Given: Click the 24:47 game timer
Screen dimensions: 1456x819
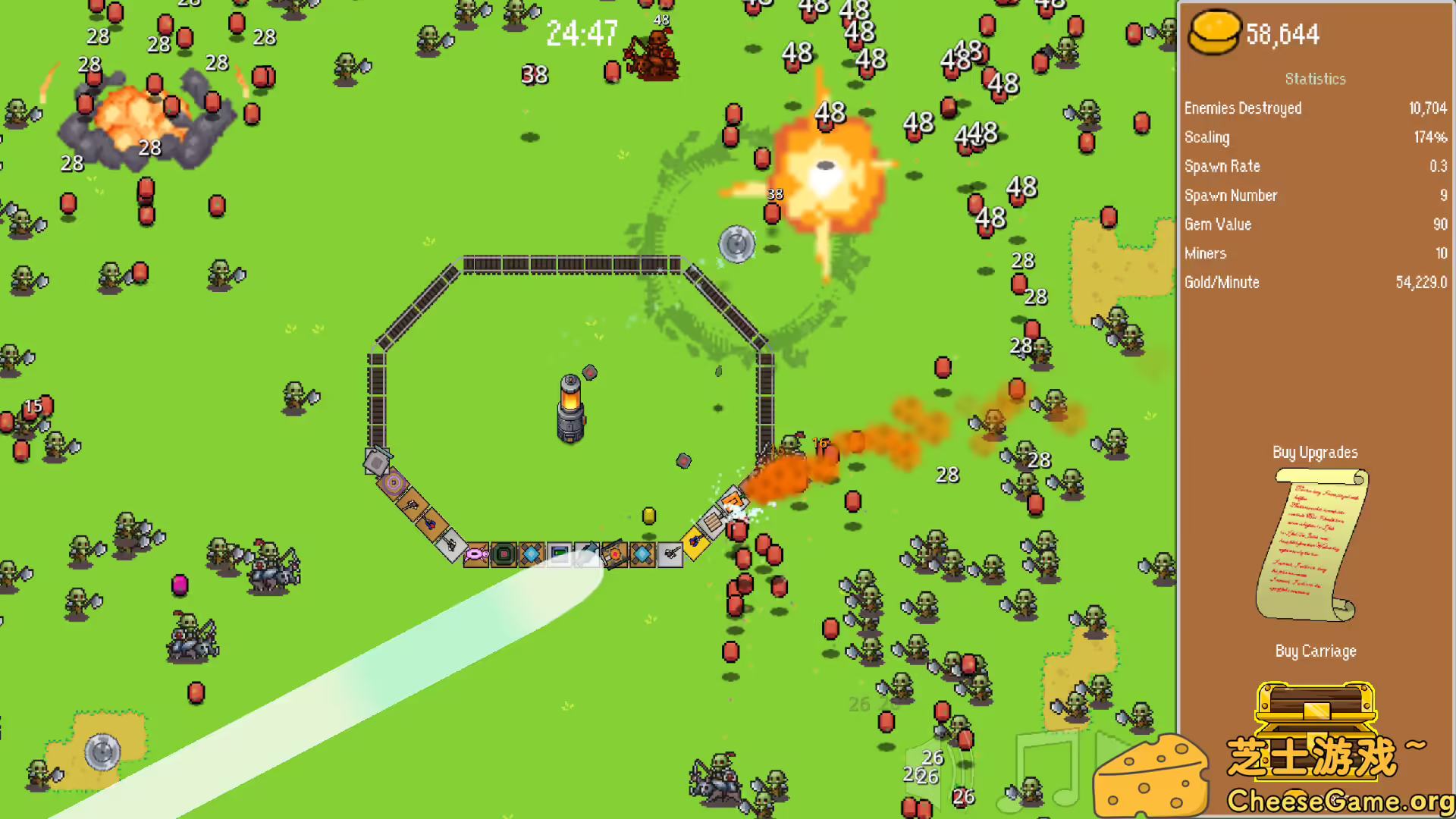Looking at the screenshot, I should click(582, 35).
